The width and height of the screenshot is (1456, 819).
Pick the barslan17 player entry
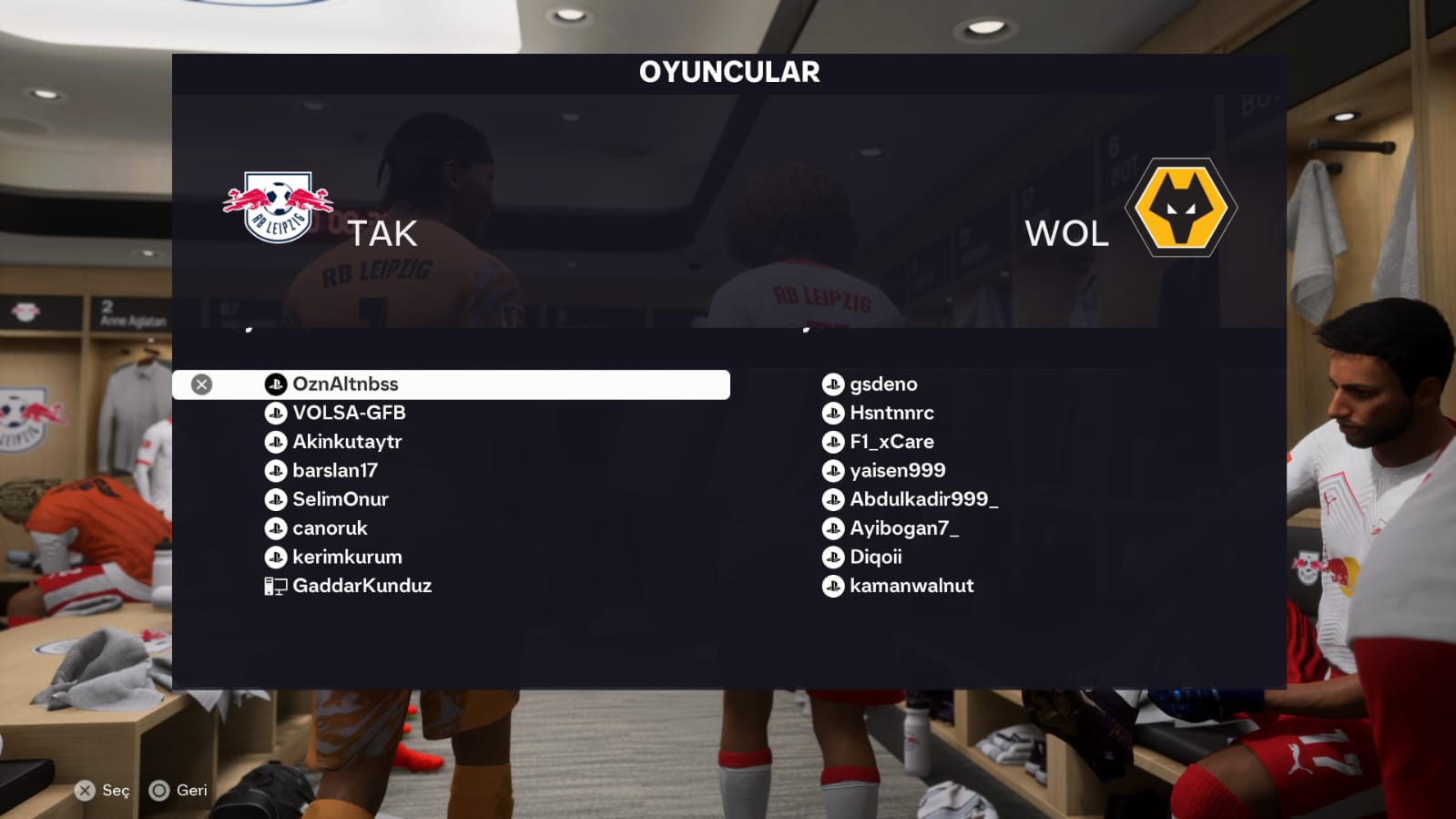pyautogui.click(x=335, y=471)
